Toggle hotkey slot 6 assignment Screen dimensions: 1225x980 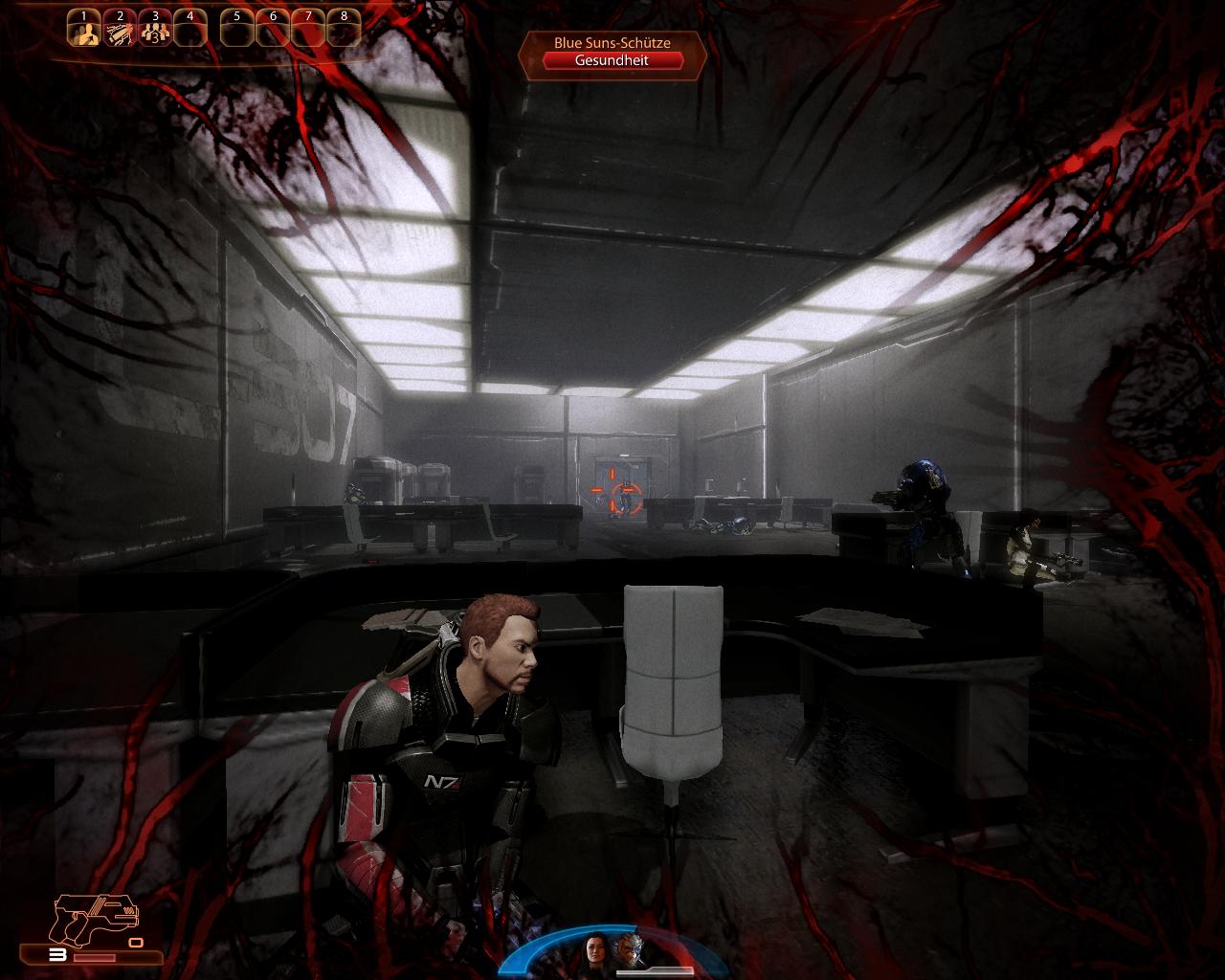coord(273,26)
